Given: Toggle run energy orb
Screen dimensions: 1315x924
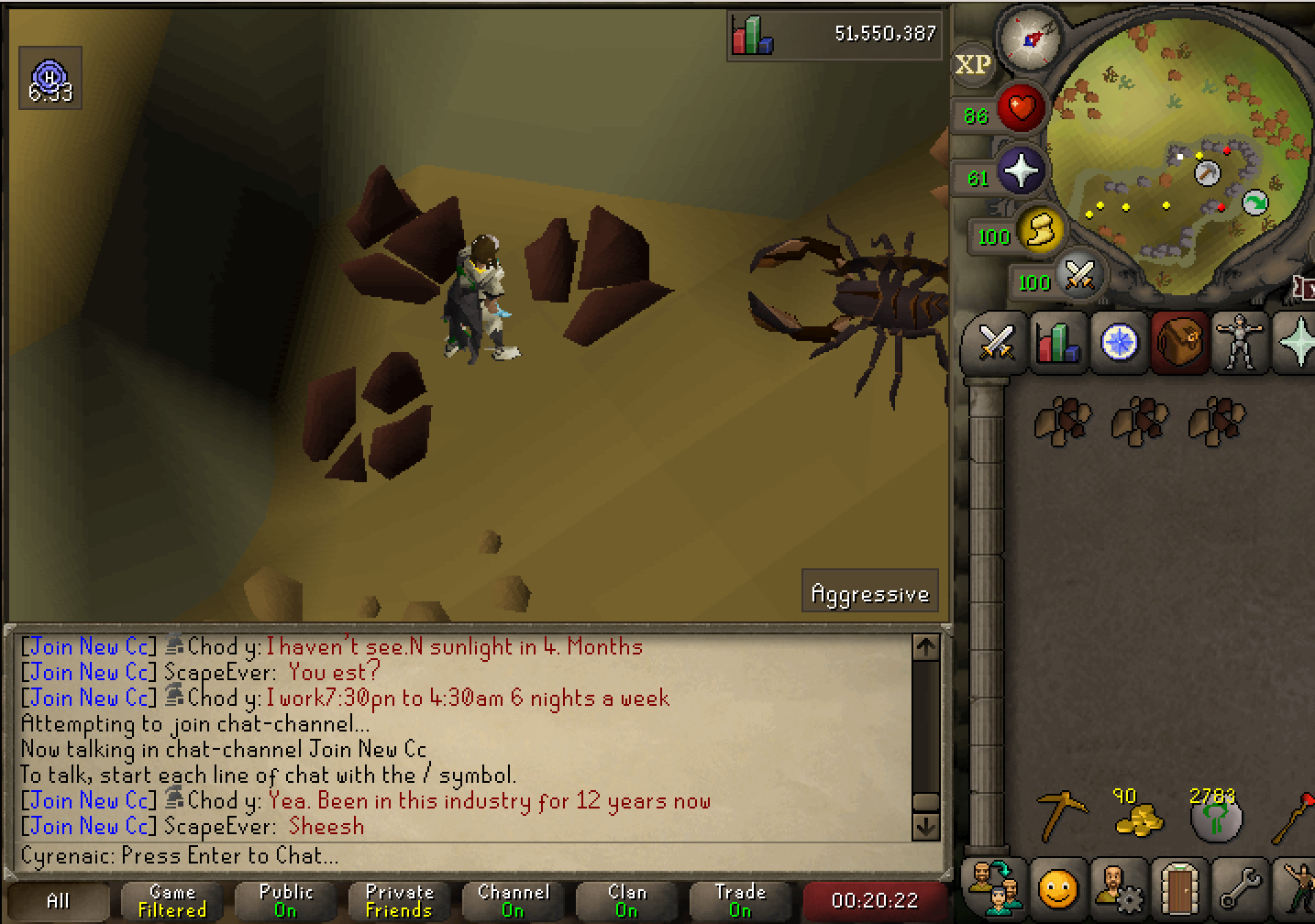Looking at the screenshot, I should click(x=1039, y=228).
